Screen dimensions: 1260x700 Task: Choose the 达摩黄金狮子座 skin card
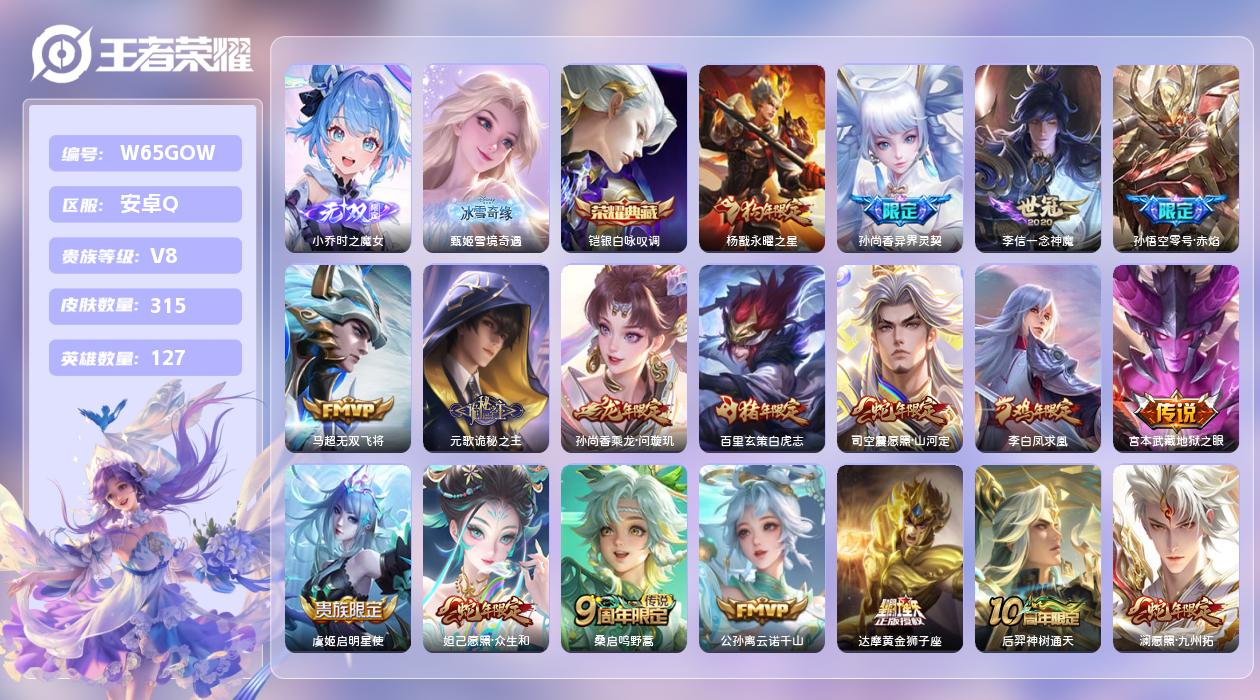pos(900,558)
